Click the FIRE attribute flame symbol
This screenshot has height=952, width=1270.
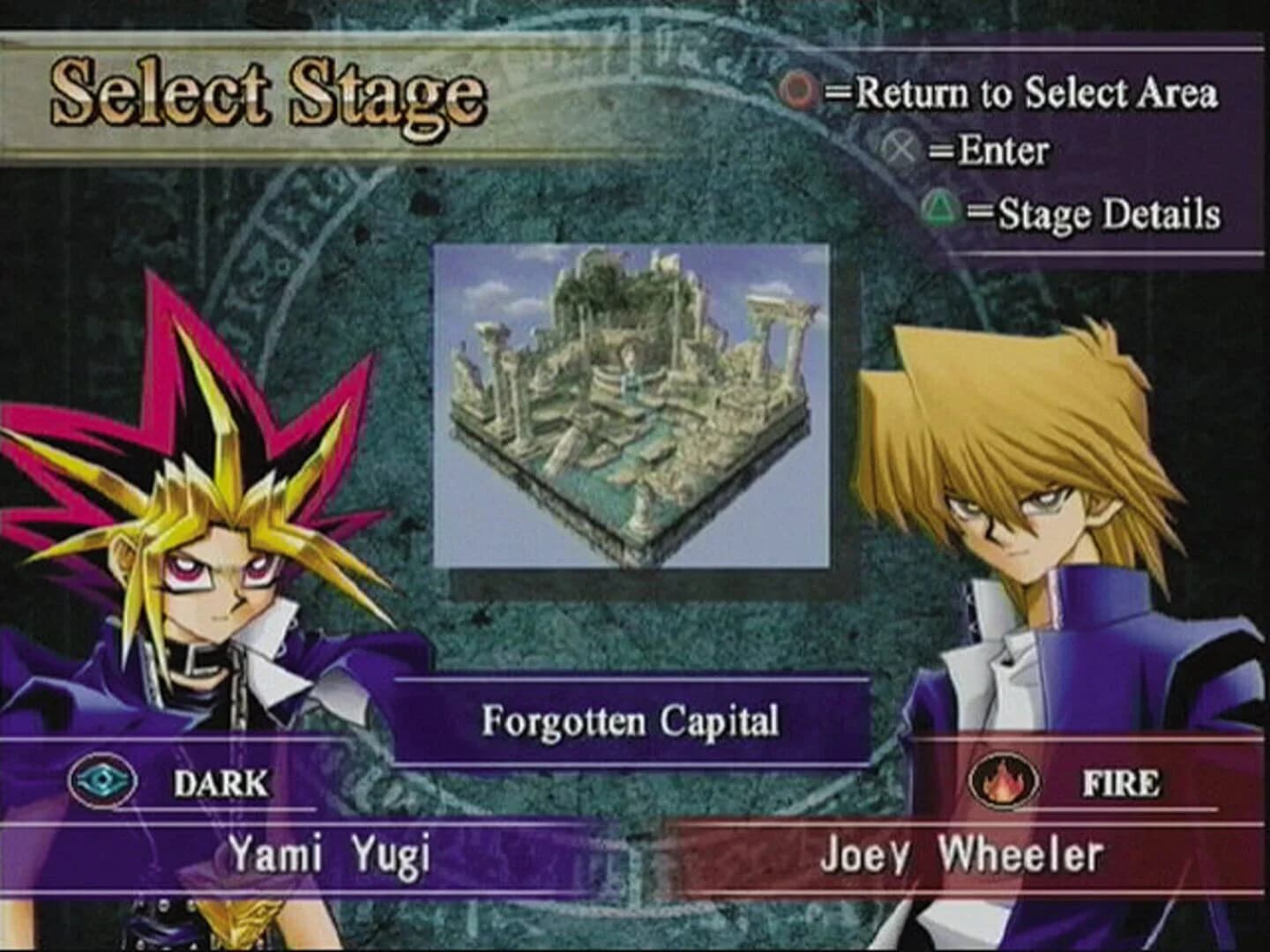point(1005,780)
